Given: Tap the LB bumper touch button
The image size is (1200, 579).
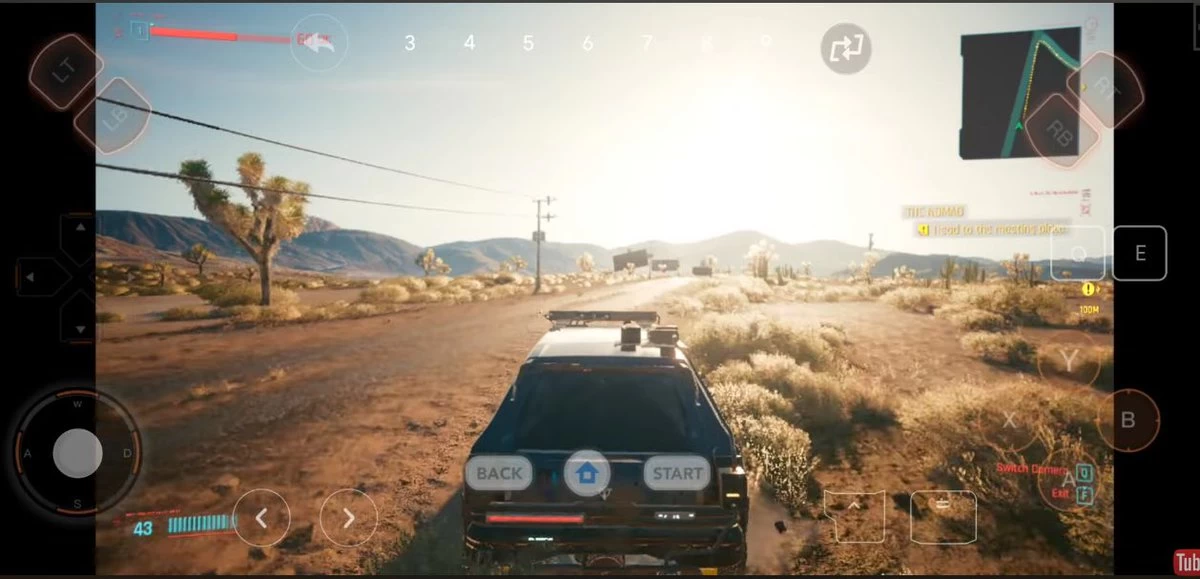Looking at the screenshot, I should [112, 116].
